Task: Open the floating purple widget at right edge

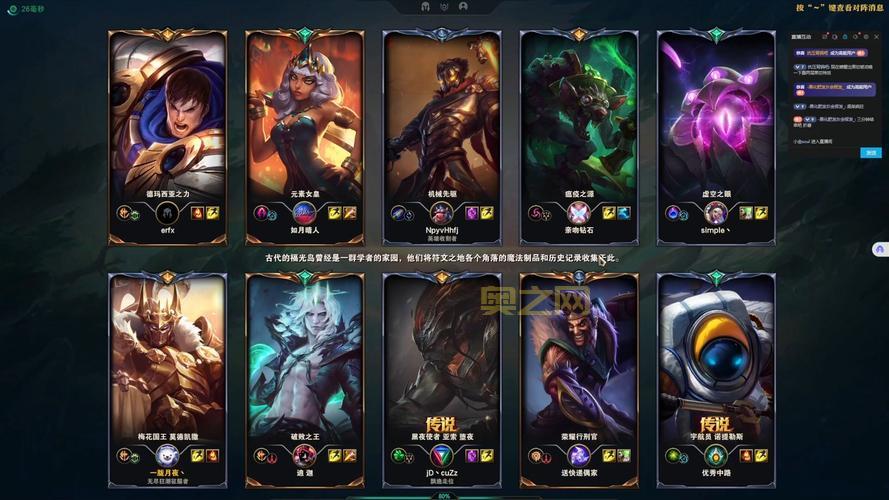Action: click(x=880, y=248)
